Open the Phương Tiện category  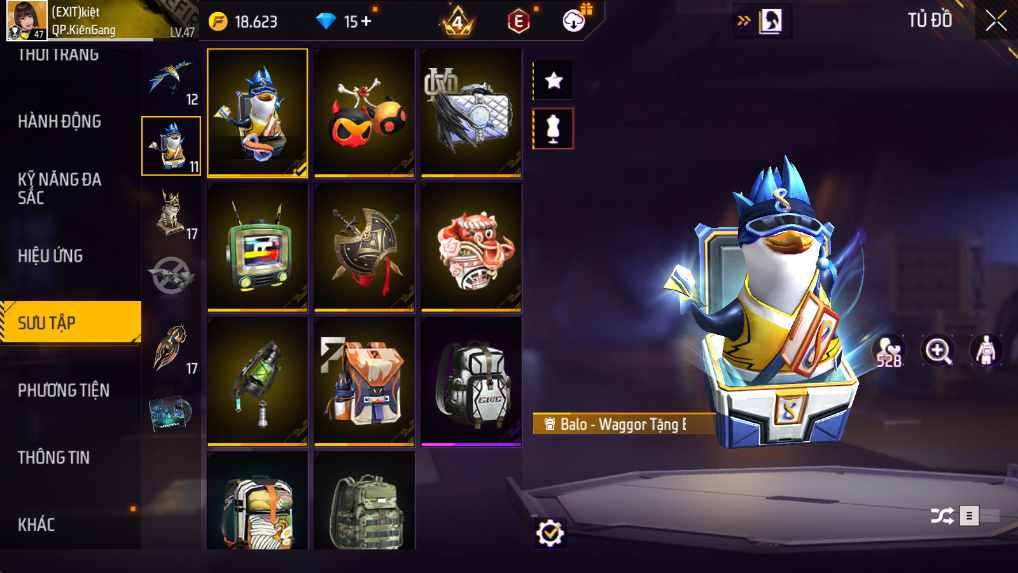pyautogui.click(x=64, y=390)
